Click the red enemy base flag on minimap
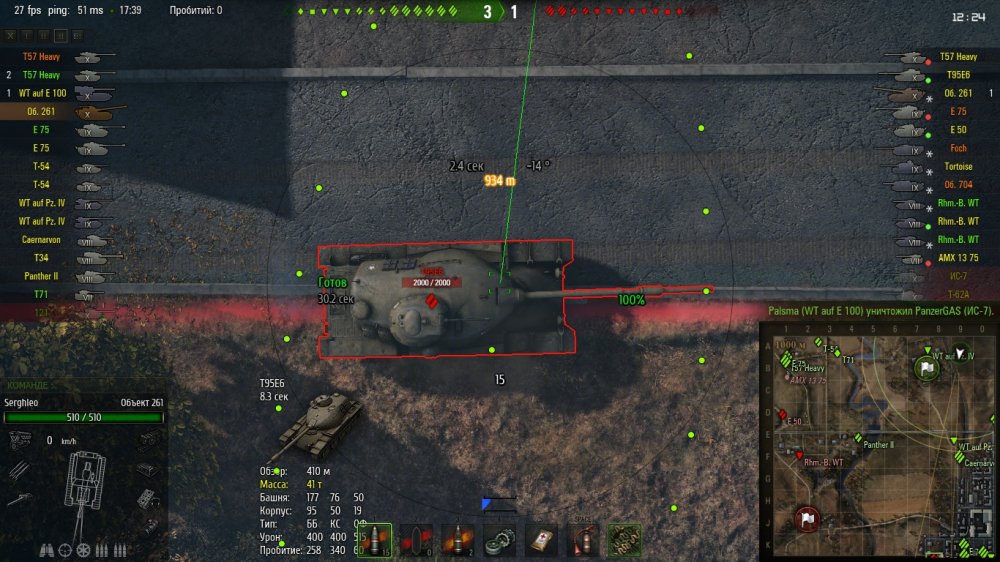This screenshot has width=1000, height=562. [807, 519]
